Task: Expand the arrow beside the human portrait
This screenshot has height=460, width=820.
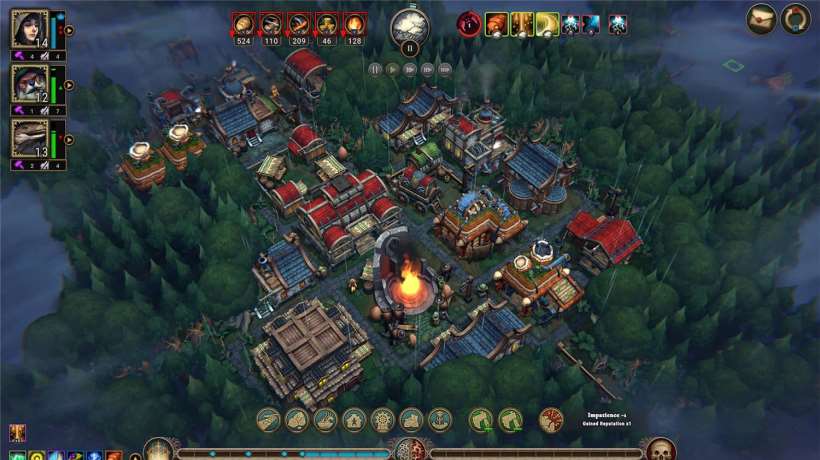Action: (68, 30)
